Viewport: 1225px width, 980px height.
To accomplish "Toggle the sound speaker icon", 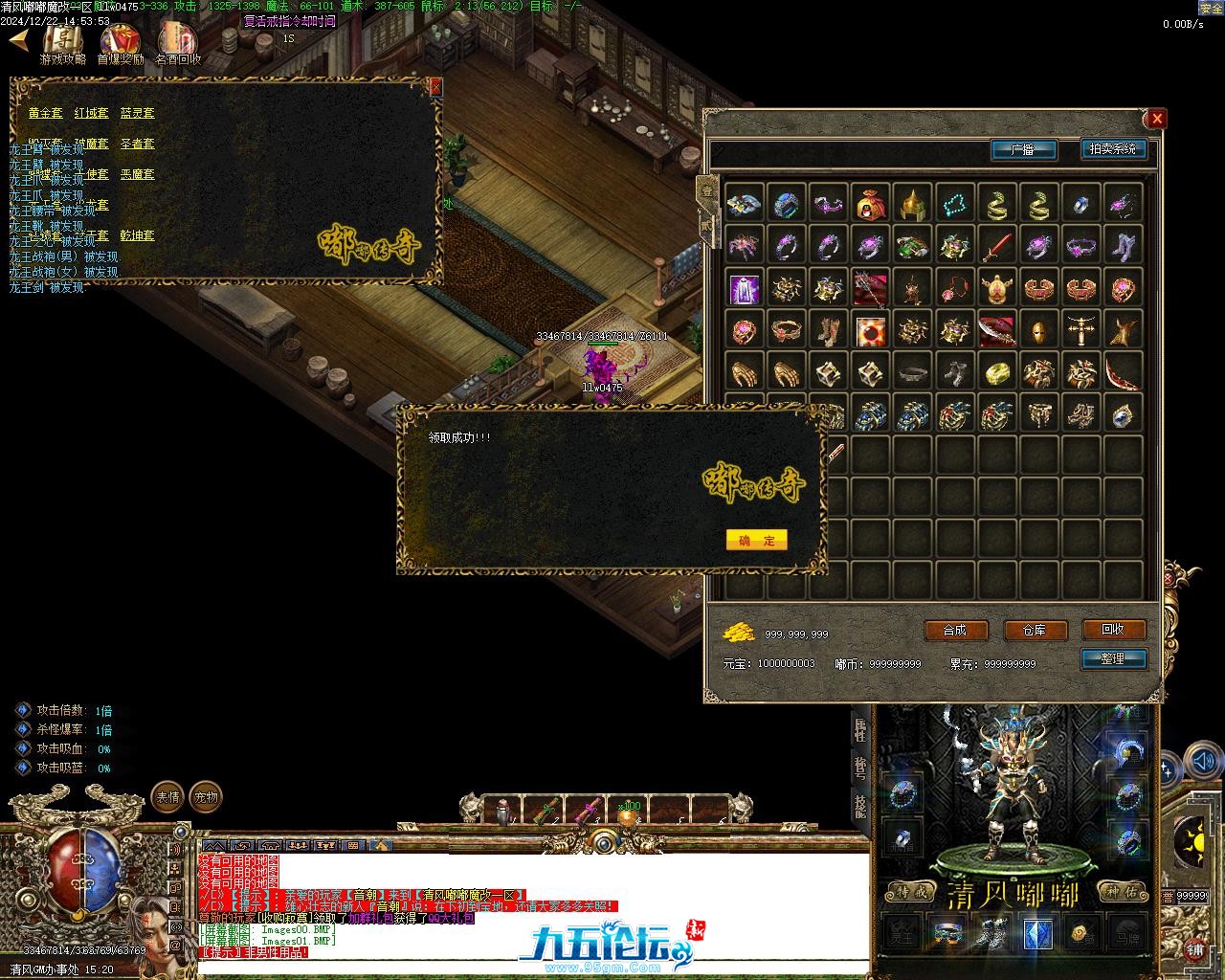I will pyautogui.click(x=1202, y=763).
